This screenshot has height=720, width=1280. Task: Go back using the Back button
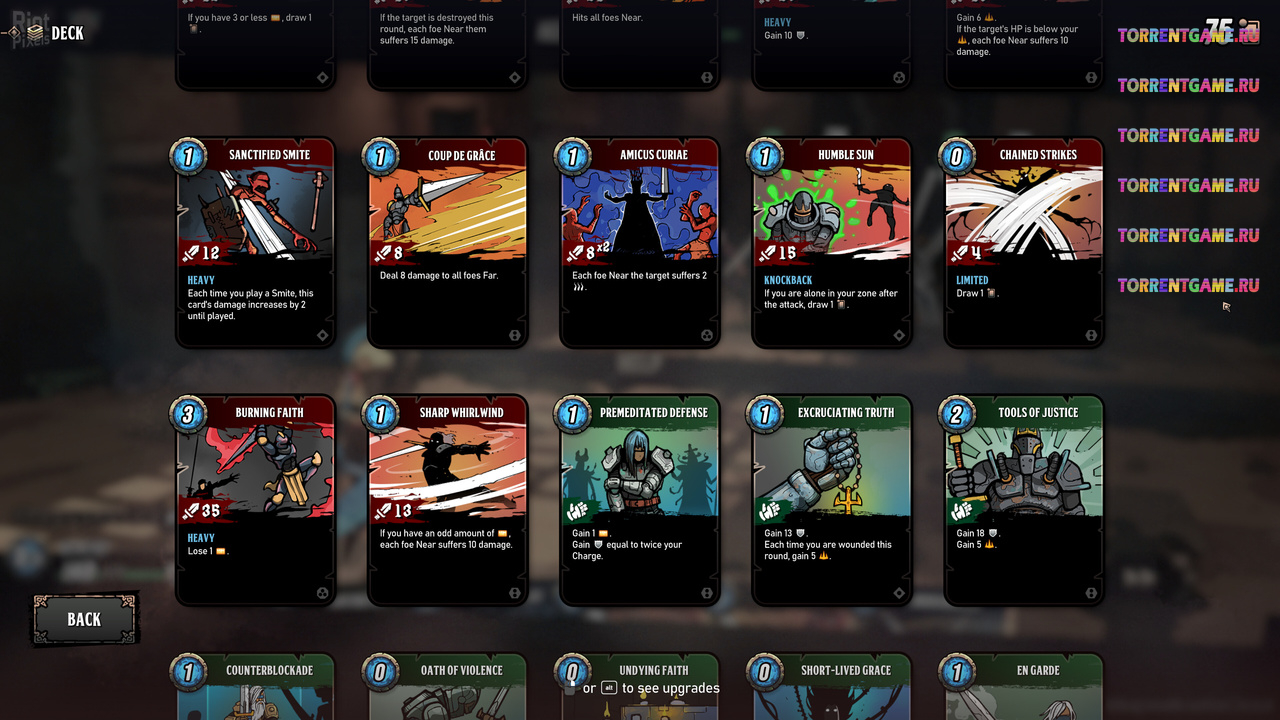click(x=84, y=619)
